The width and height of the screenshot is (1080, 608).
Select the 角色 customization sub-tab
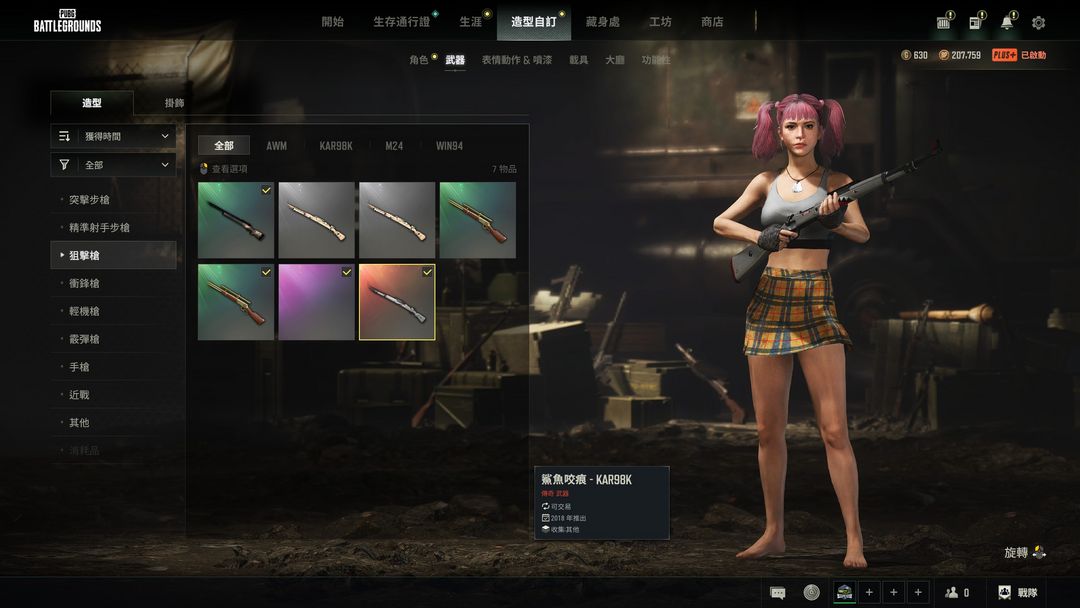coord(418,60)
